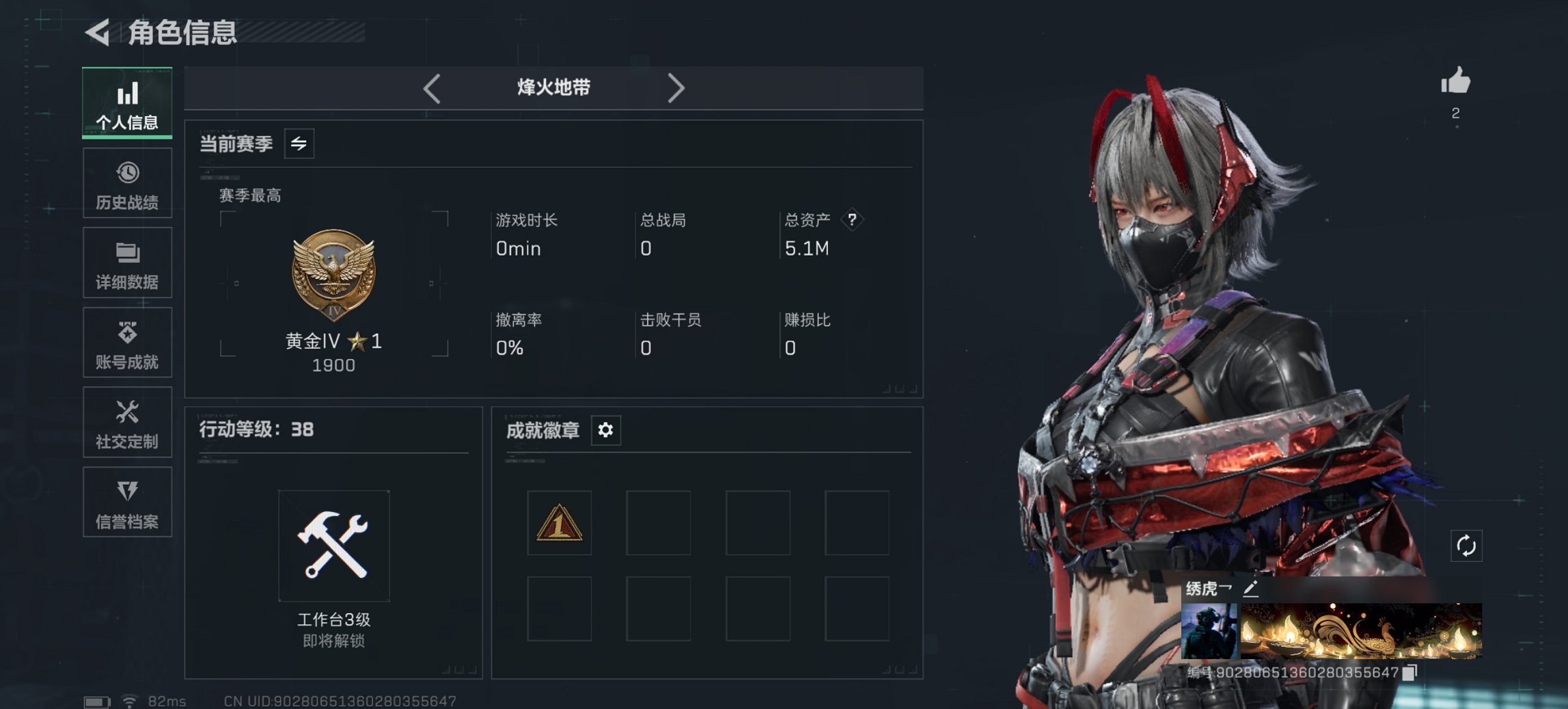Open the 历史战绩 (match history) panel
Screen dimensions: 1568x709
coord(127,183)
